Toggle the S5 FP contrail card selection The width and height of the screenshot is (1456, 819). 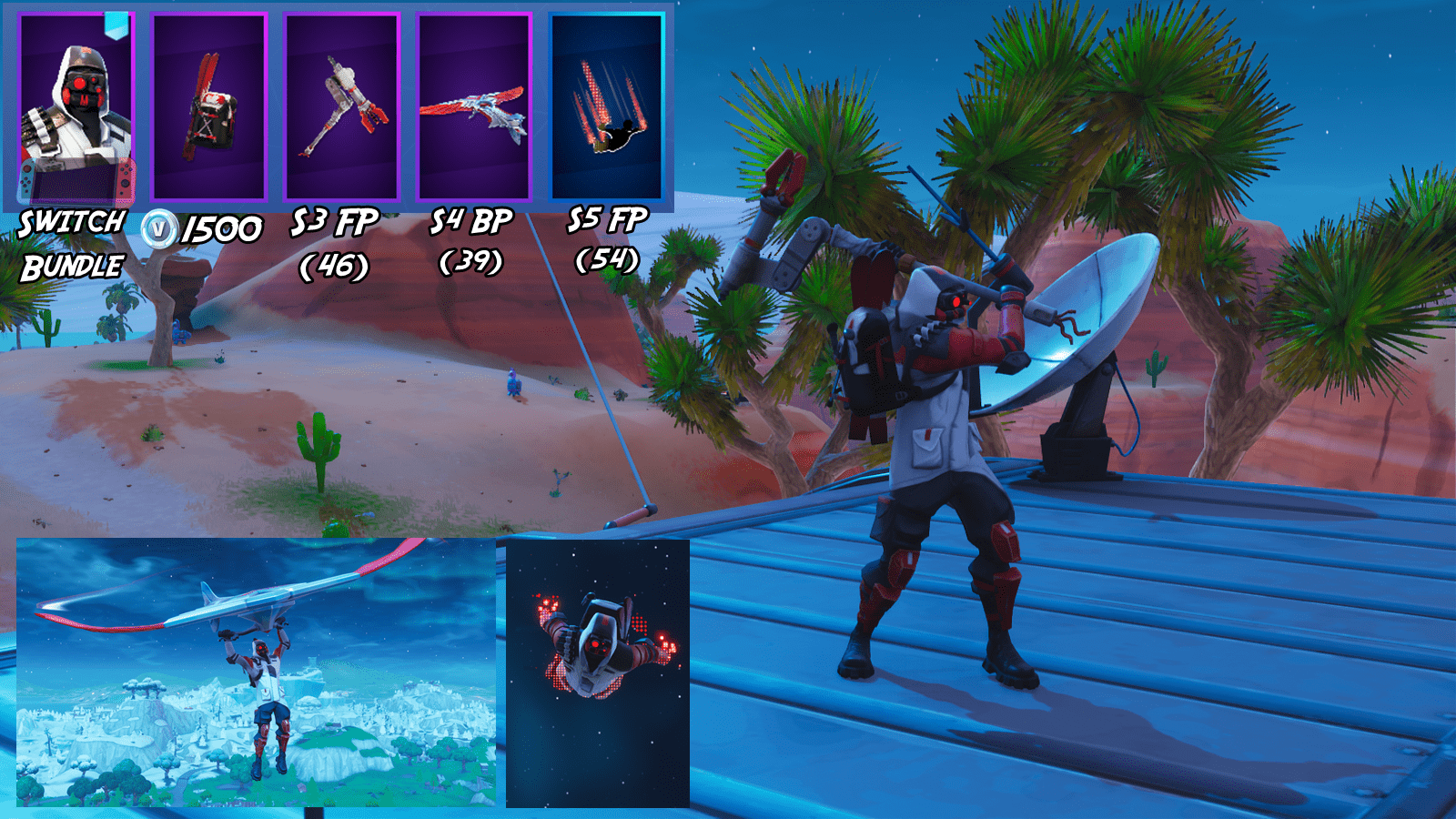pos(607,107)
